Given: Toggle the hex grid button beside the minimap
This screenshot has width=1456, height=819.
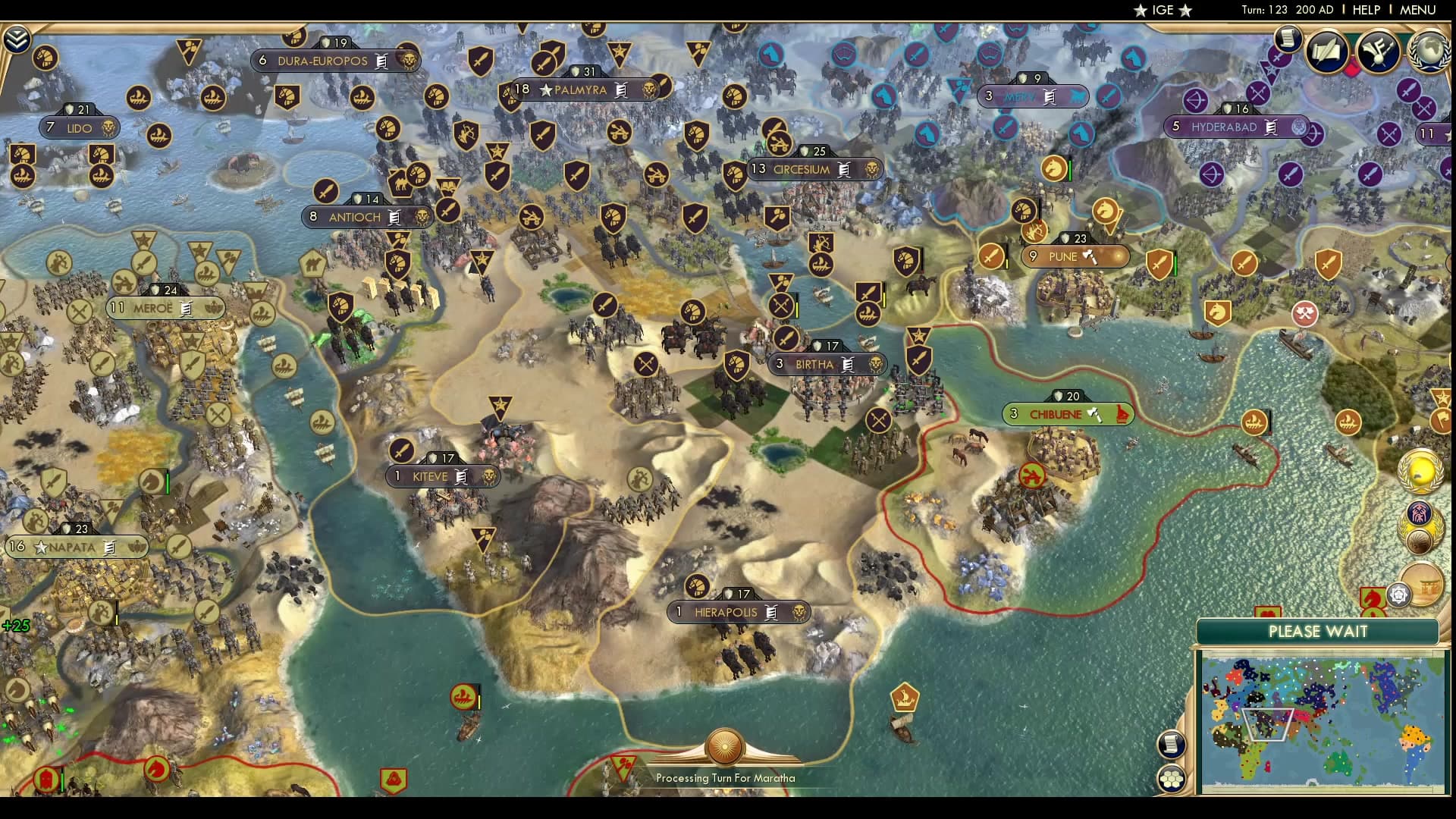Looking at the screenshot, I should (x=1171, y=777).
